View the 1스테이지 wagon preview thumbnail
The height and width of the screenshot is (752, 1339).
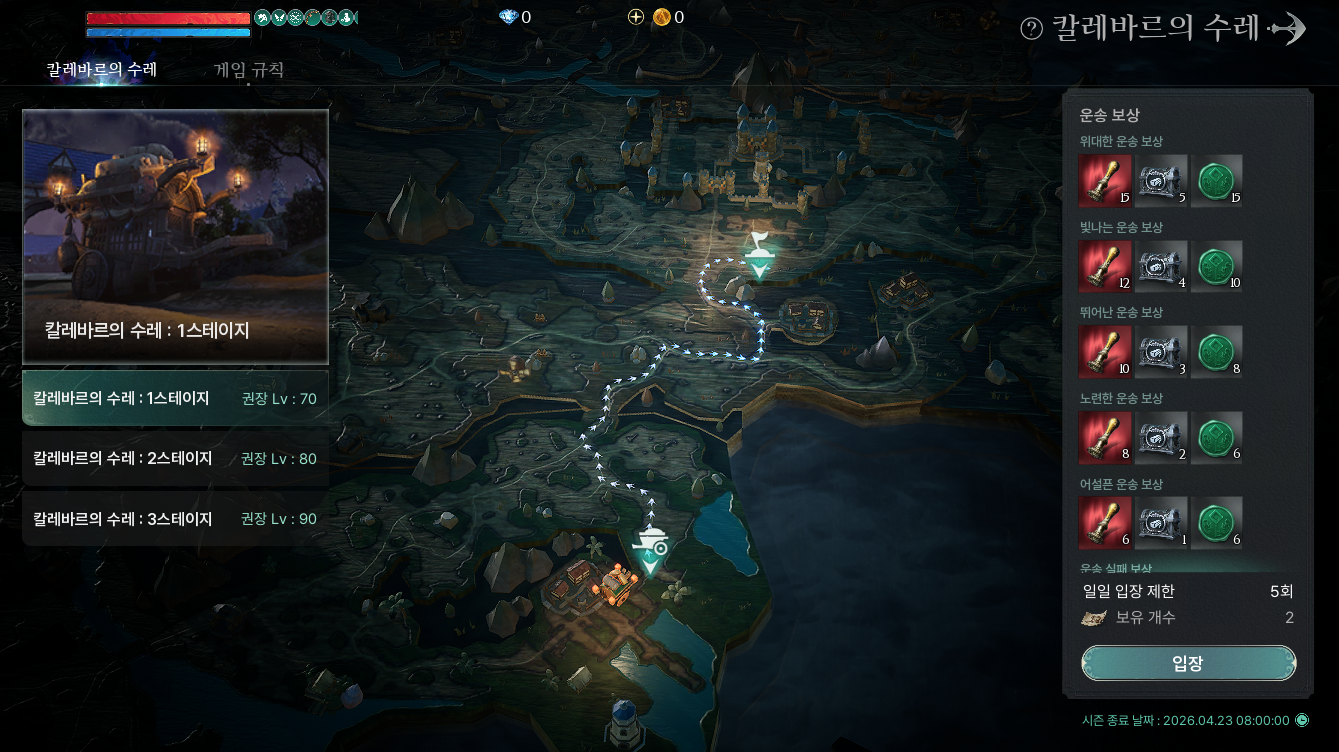click(175, 236)
